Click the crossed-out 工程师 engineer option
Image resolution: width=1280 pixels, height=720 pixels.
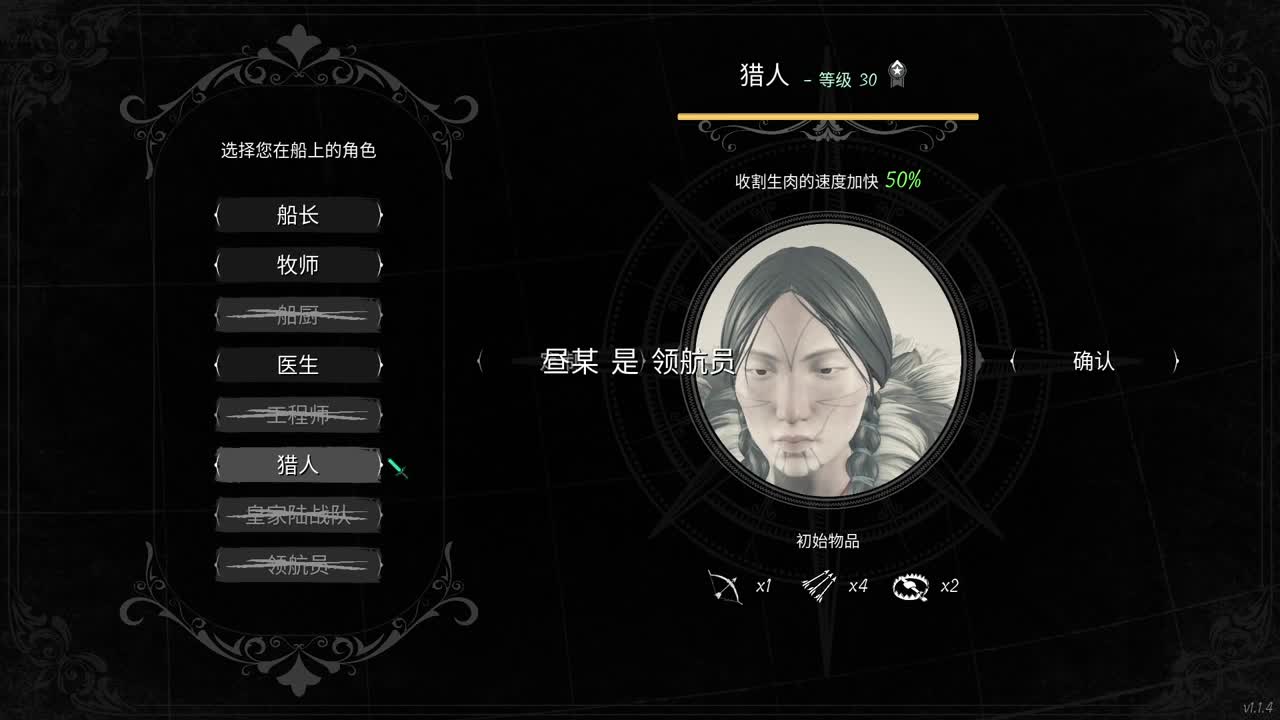pyautogui.click(x=297, y=414)
